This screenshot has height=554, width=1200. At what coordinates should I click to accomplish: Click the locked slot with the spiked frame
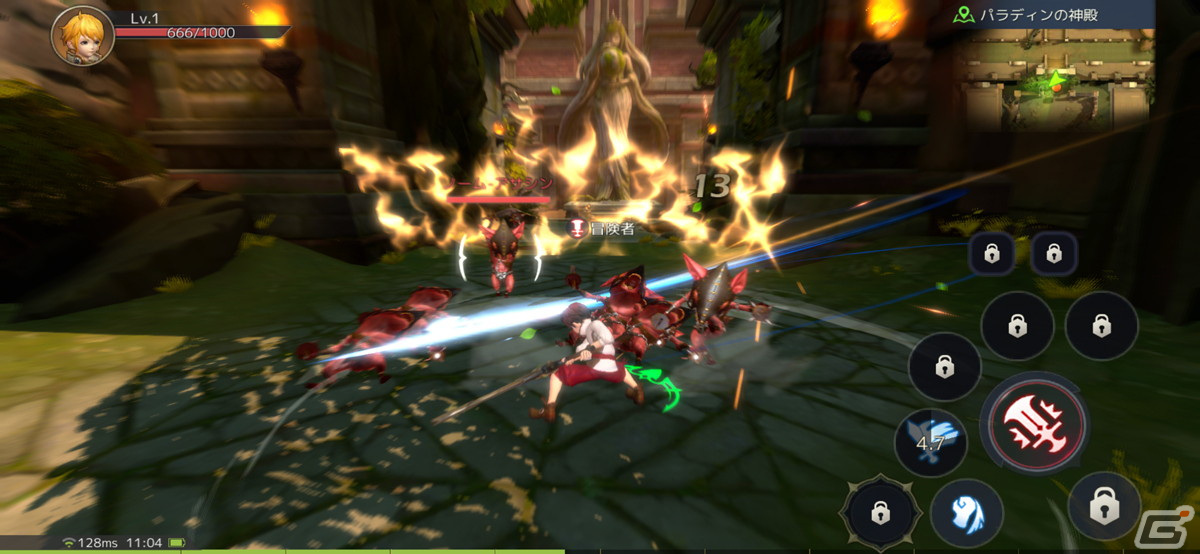point(879,513)
